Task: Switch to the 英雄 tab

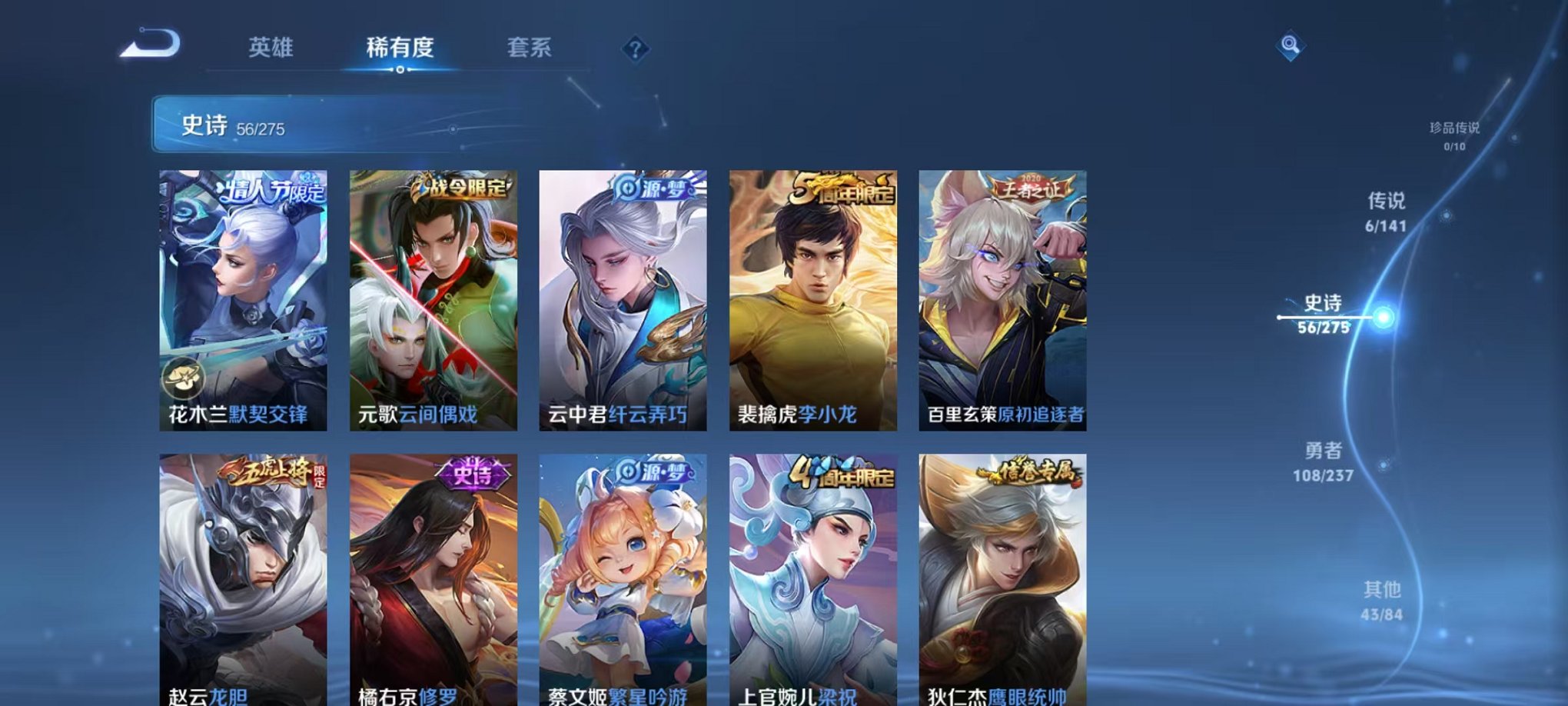Action: 271,48
